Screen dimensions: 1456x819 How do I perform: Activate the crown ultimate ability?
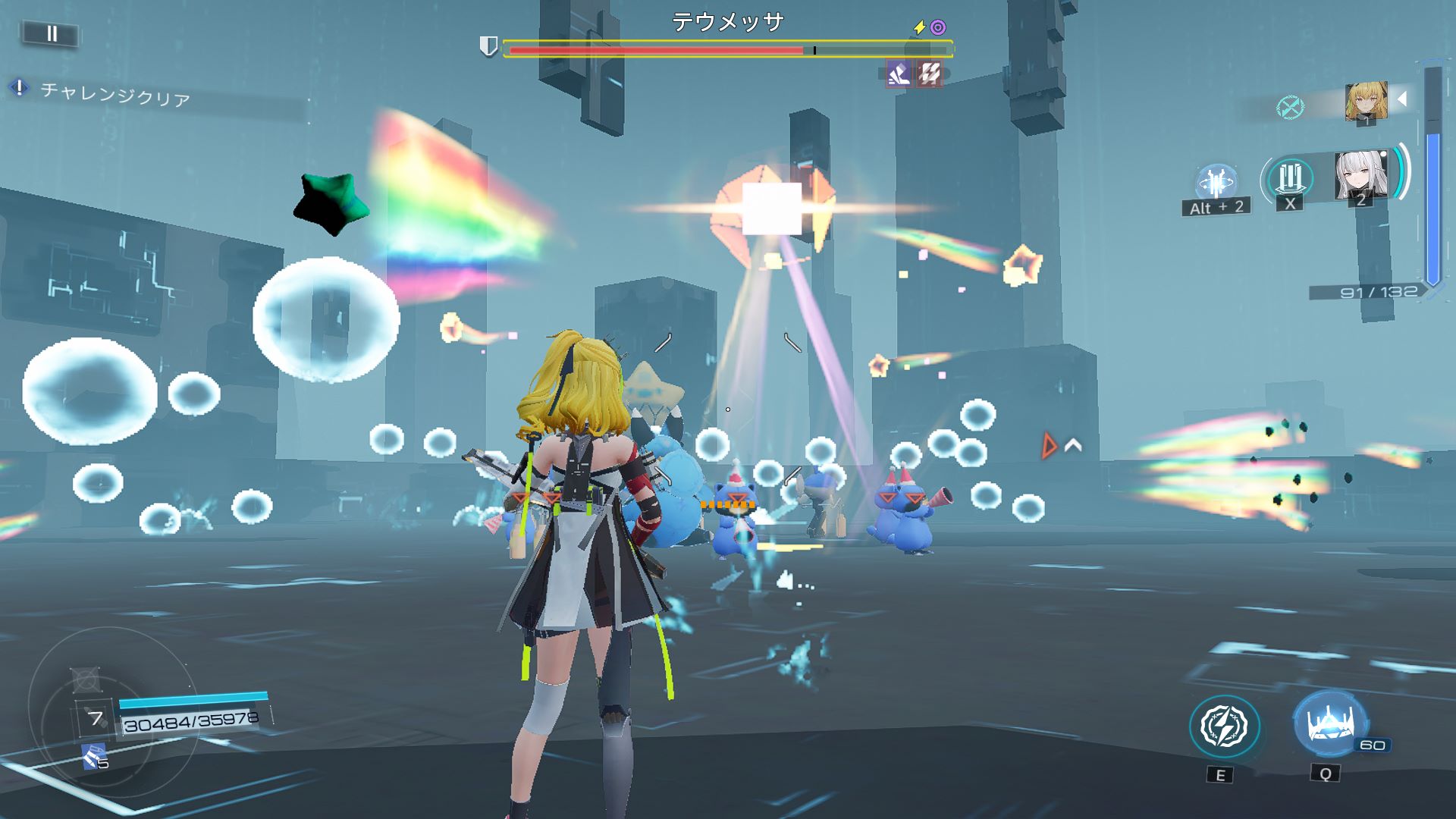click(1329, 723)
